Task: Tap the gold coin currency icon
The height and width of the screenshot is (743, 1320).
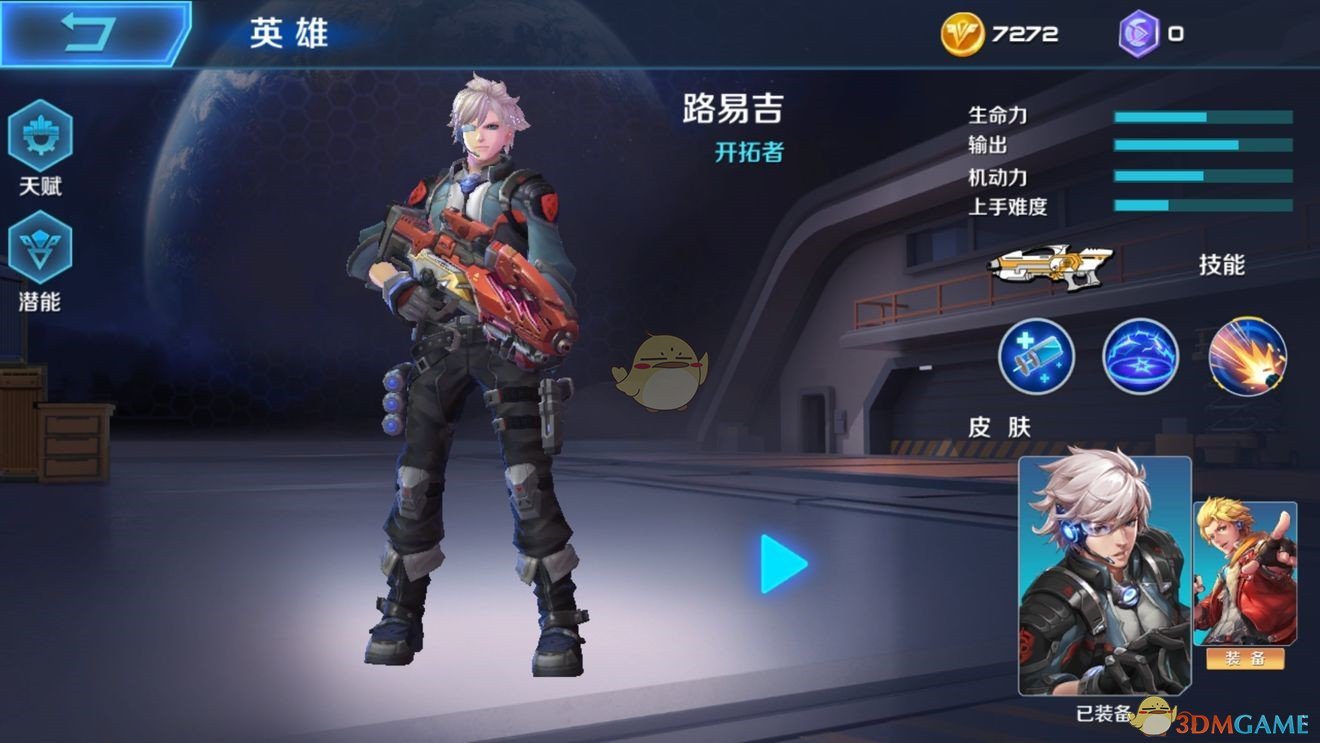Action: (x=962, y=34)
